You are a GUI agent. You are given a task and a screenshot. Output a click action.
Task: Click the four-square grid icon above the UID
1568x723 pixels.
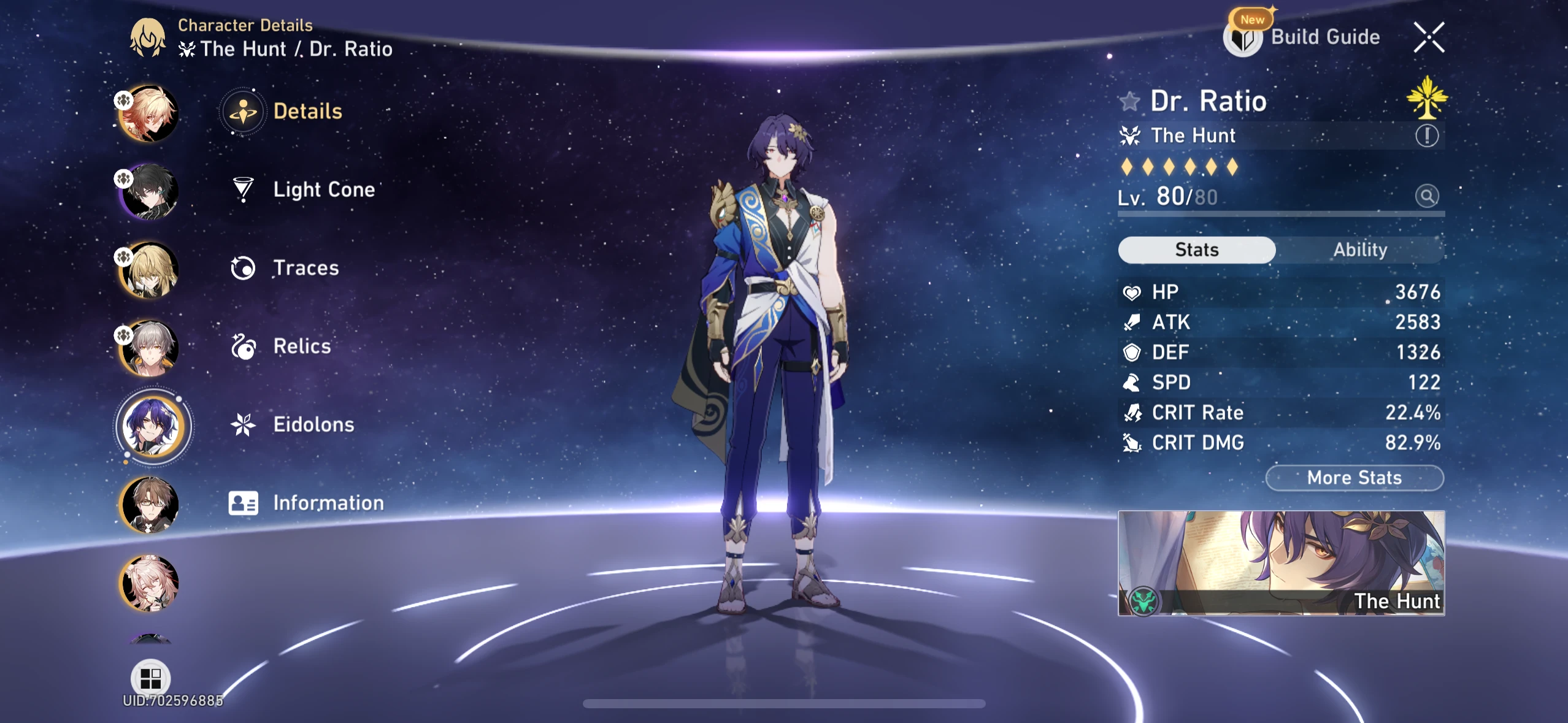(x=151, y=677)
